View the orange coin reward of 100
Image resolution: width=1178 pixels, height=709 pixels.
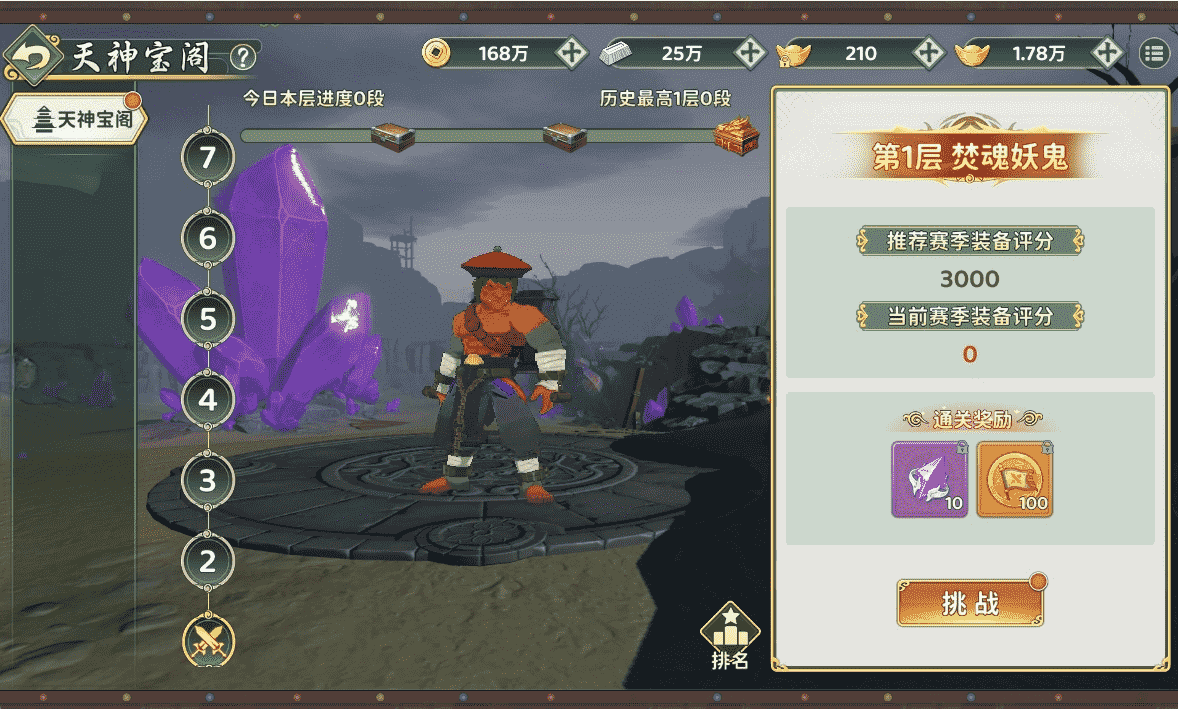1014,479
